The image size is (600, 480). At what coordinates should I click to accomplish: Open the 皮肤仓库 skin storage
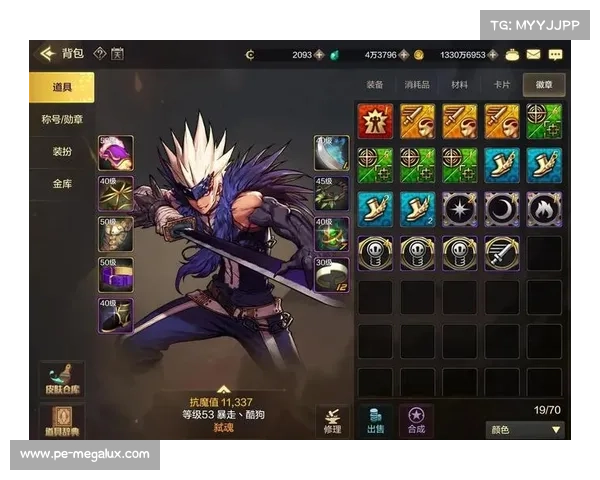coord(61,380)
